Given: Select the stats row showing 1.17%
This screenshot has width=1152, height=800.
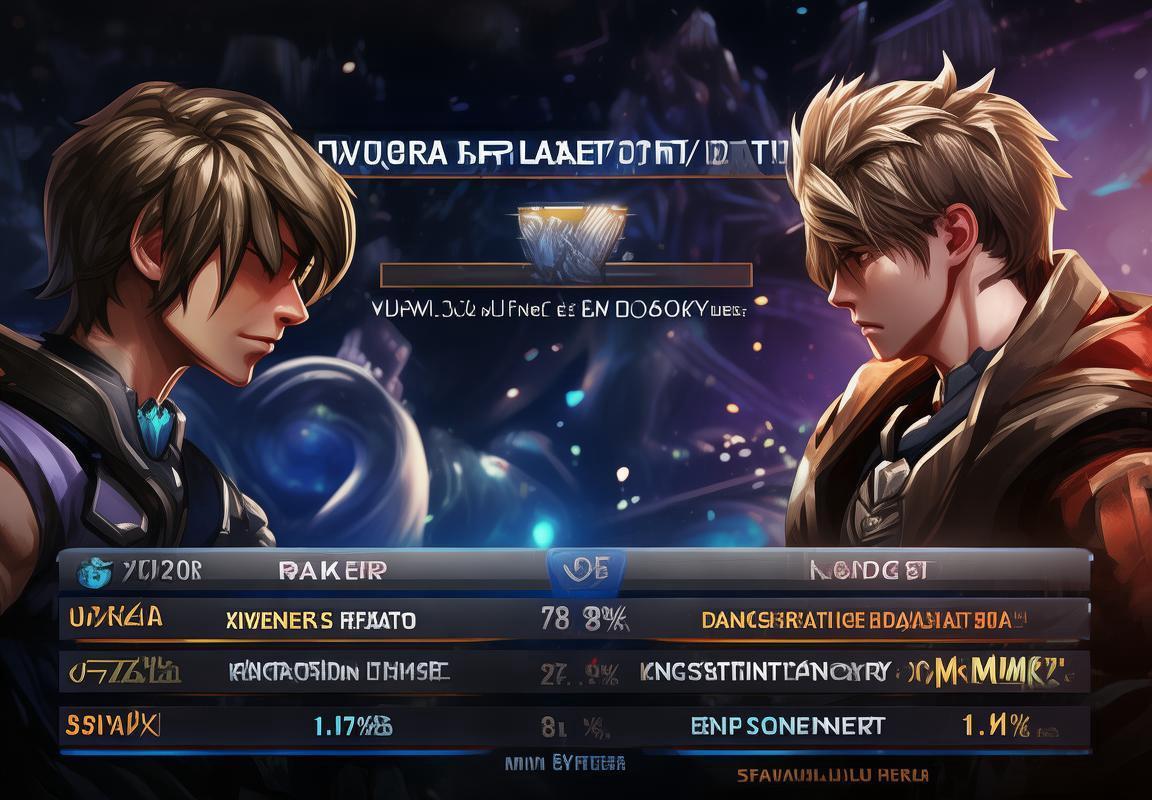Looking at the screenshot, I should pos(574,725).
